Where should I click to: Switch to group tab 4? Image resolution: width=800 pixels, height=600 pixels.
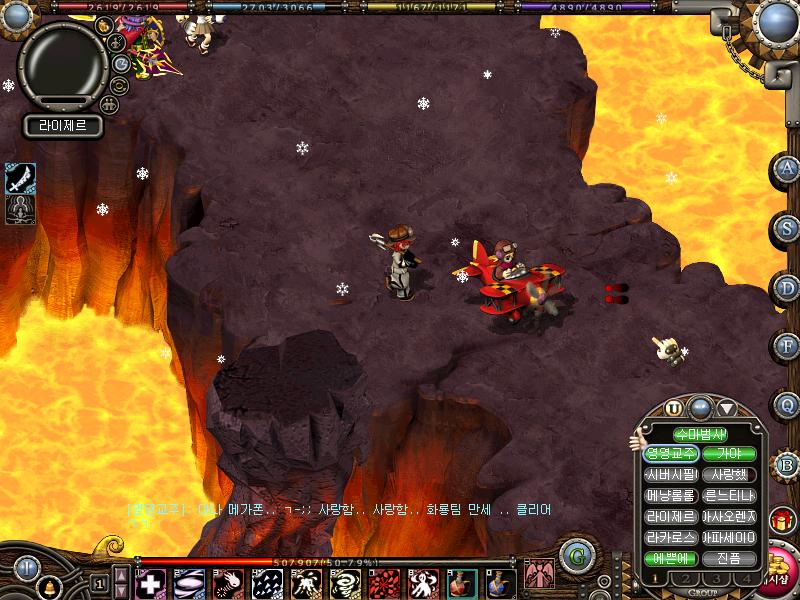tap(746, 579)
